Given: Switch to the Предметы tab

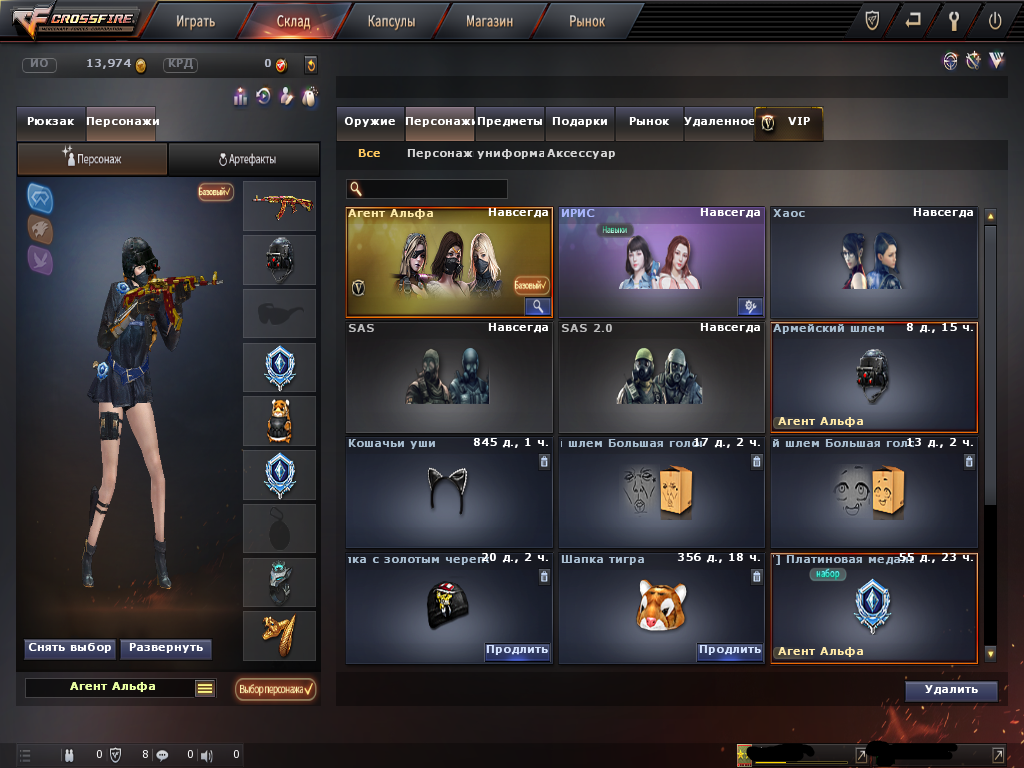Looking at the screenshot, I should pos(510,121).
